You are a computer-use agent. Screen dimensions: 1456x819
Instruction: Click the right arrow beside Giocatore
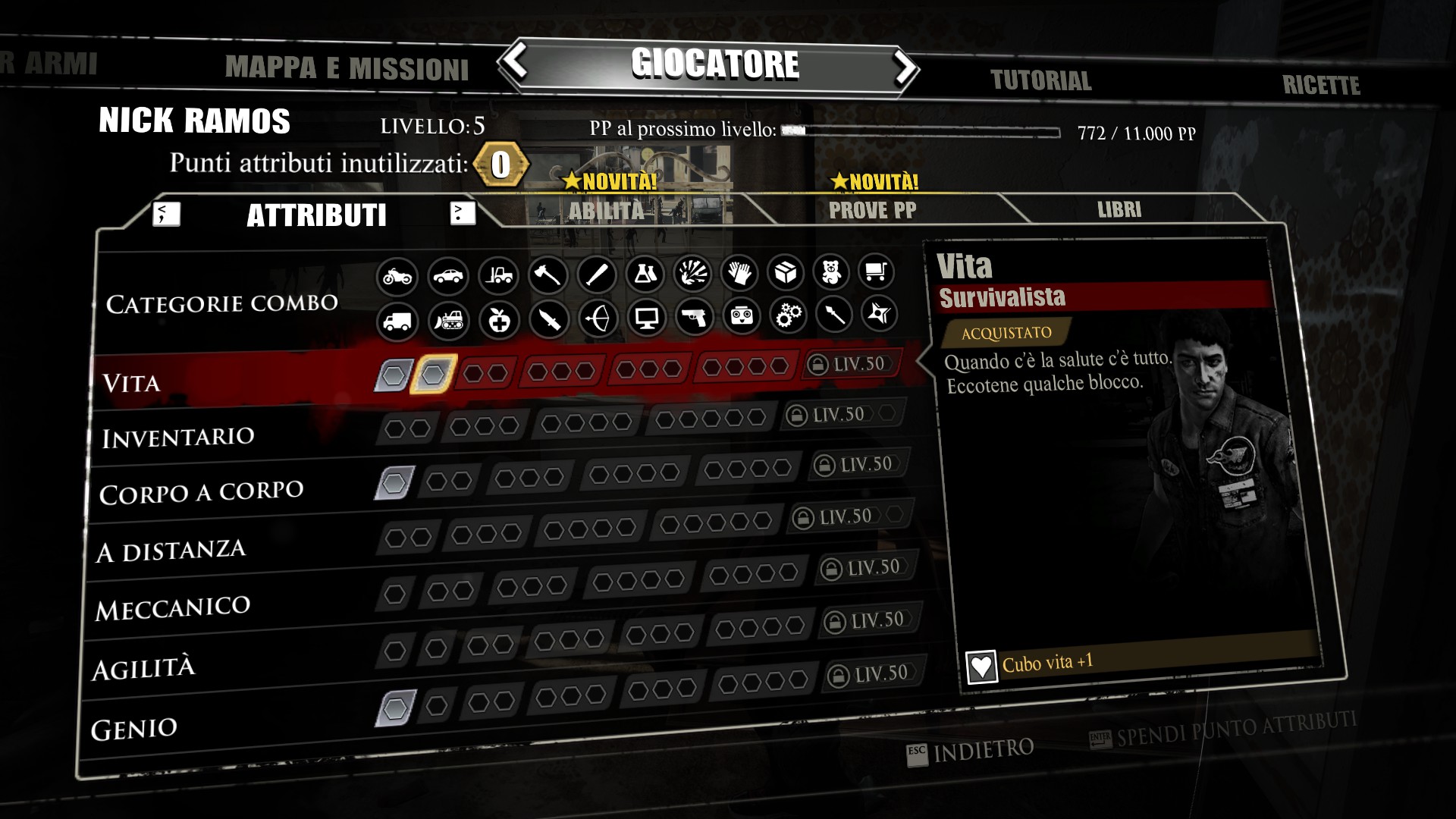point(904,67)
